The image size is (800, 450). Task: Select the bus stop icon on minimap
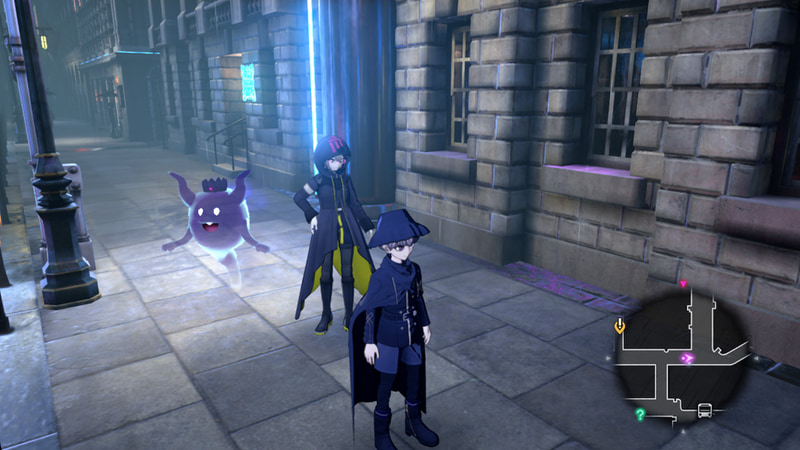[704, 411]
